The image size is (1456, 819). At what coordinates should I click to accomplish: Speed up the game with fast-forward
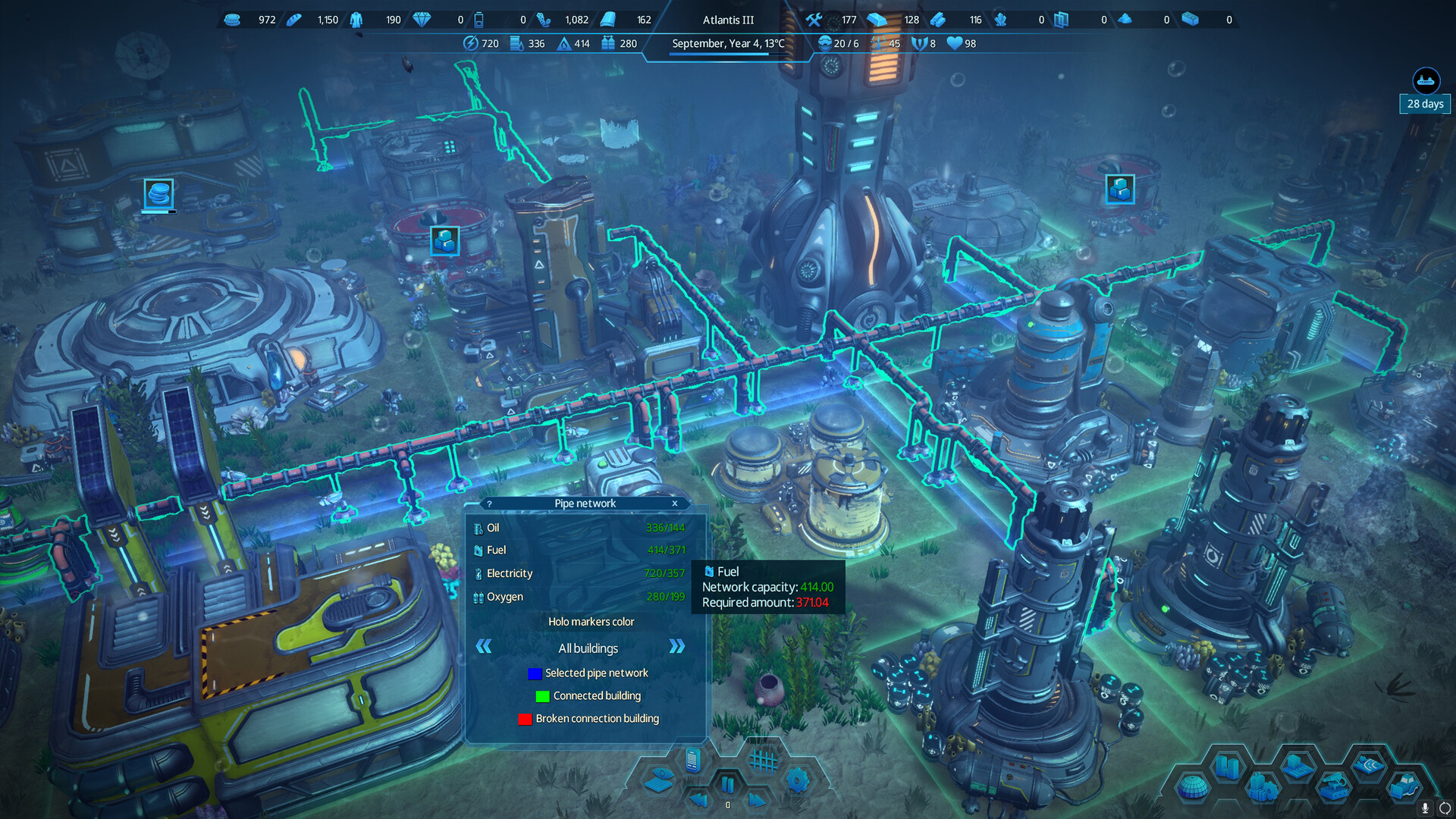[x=757, y=800]
